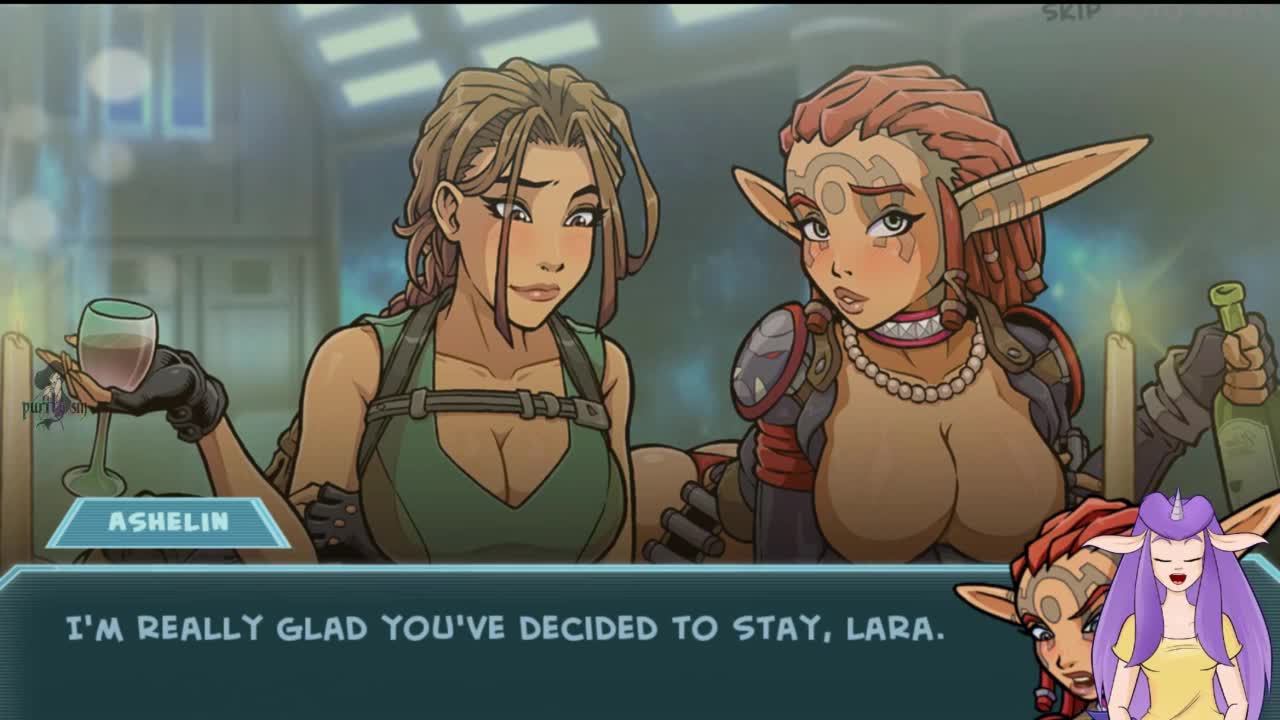The width and height of the screenshot is (1280, 720).
Task: Click the SKIP button
Action: click(x=1070, y=12)
